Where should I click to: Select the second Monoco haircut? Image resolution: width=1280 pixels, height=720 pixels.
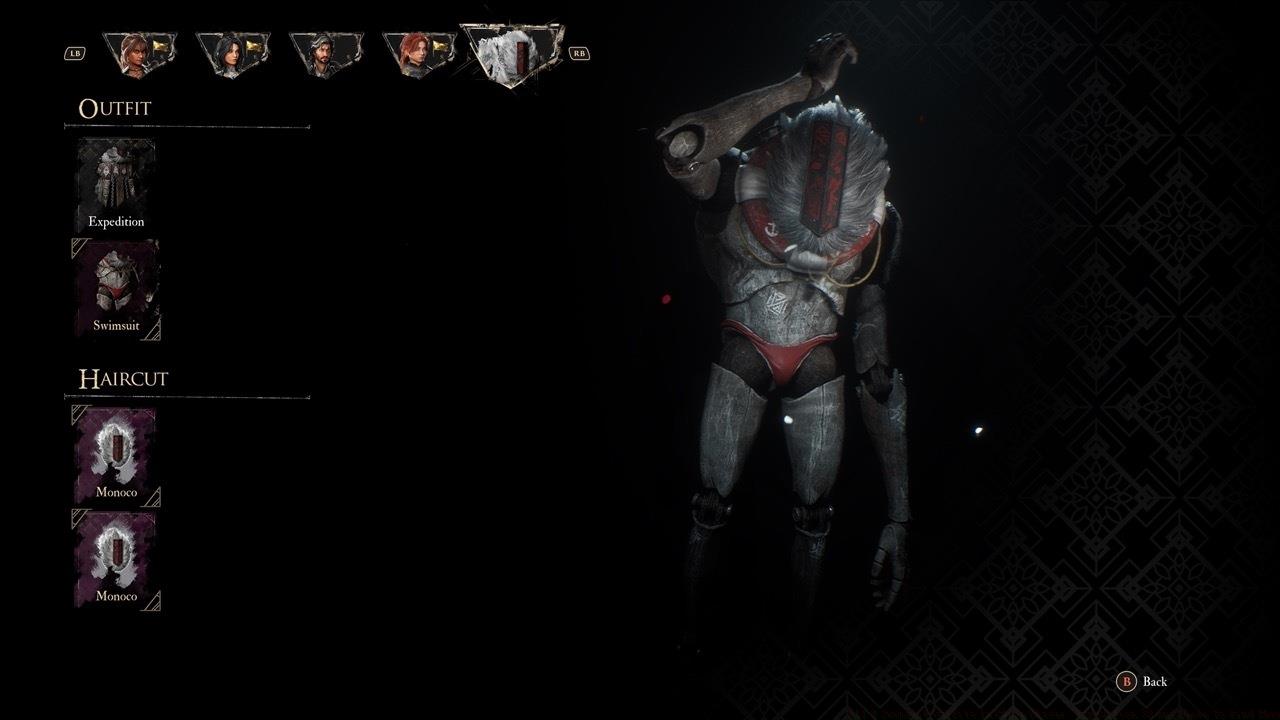coord(115,560)
